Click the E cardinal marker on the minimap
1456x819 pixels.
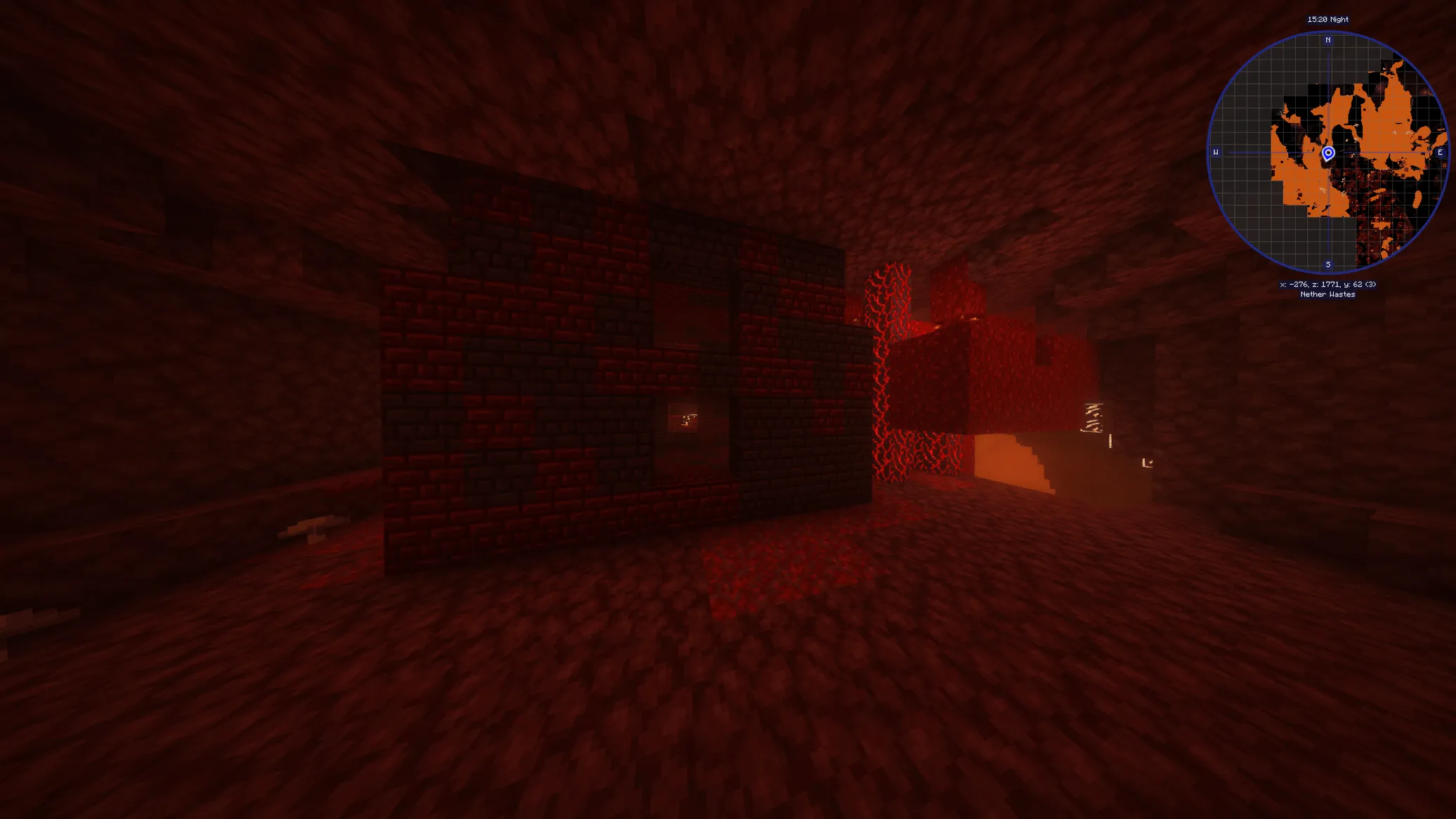1439,152
